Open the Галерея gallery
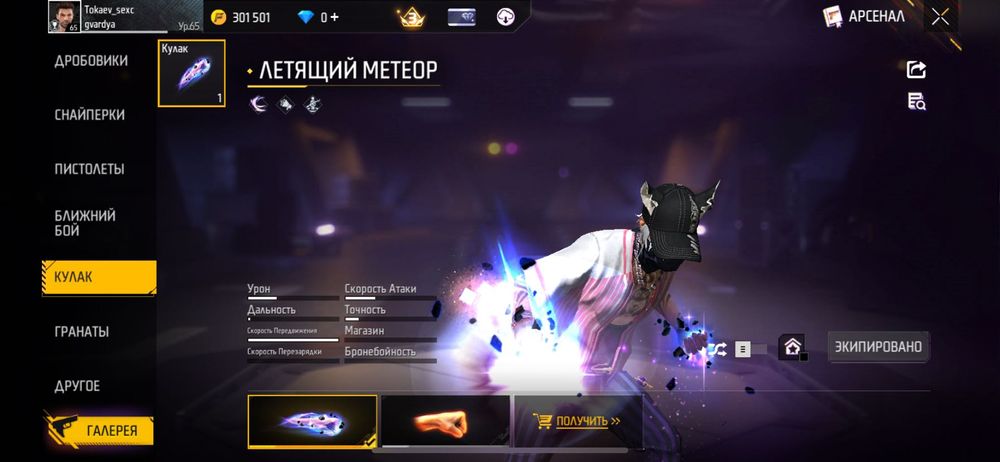The height and width of the screenshot is (462, 1000). (x=99, y=431)
